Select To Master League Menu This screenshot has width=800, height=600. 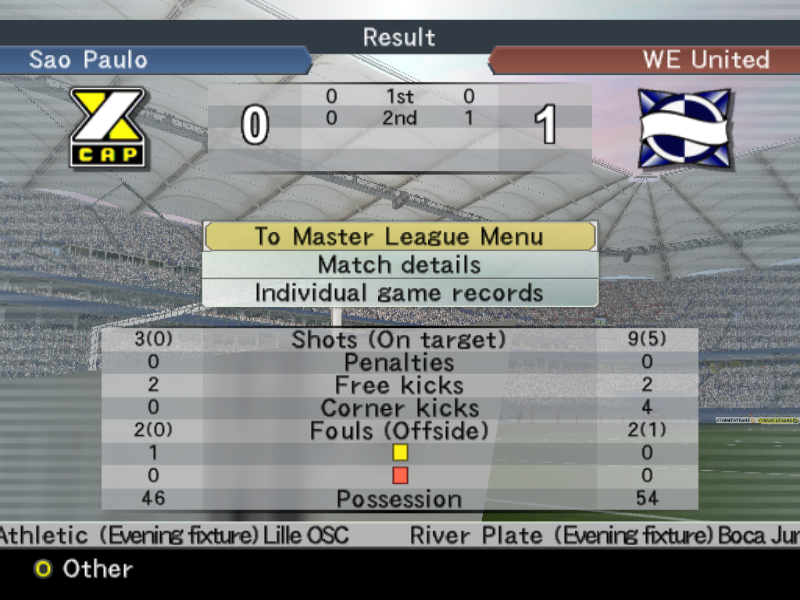click(x=399, y=237)
